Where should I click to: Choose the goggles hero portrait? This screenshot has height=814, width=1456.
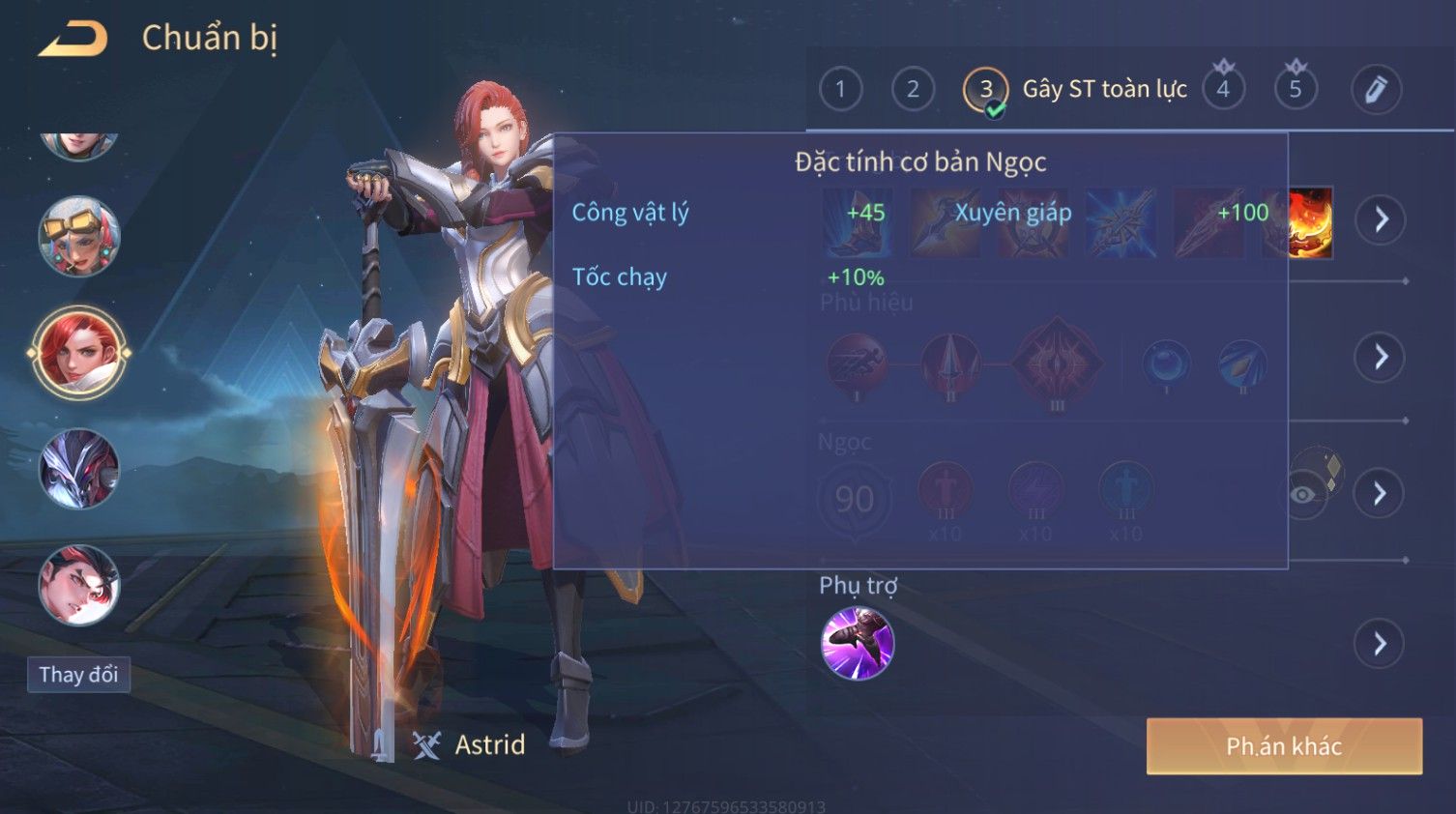78,236
